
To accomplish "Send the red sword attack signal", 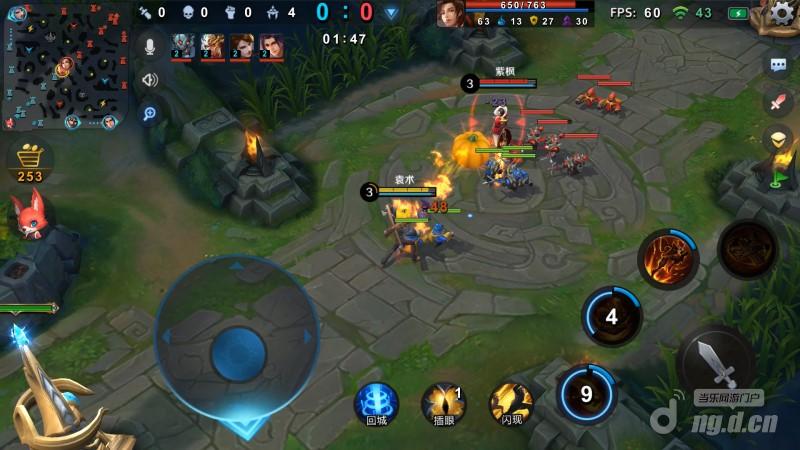I will pos(778,102).
